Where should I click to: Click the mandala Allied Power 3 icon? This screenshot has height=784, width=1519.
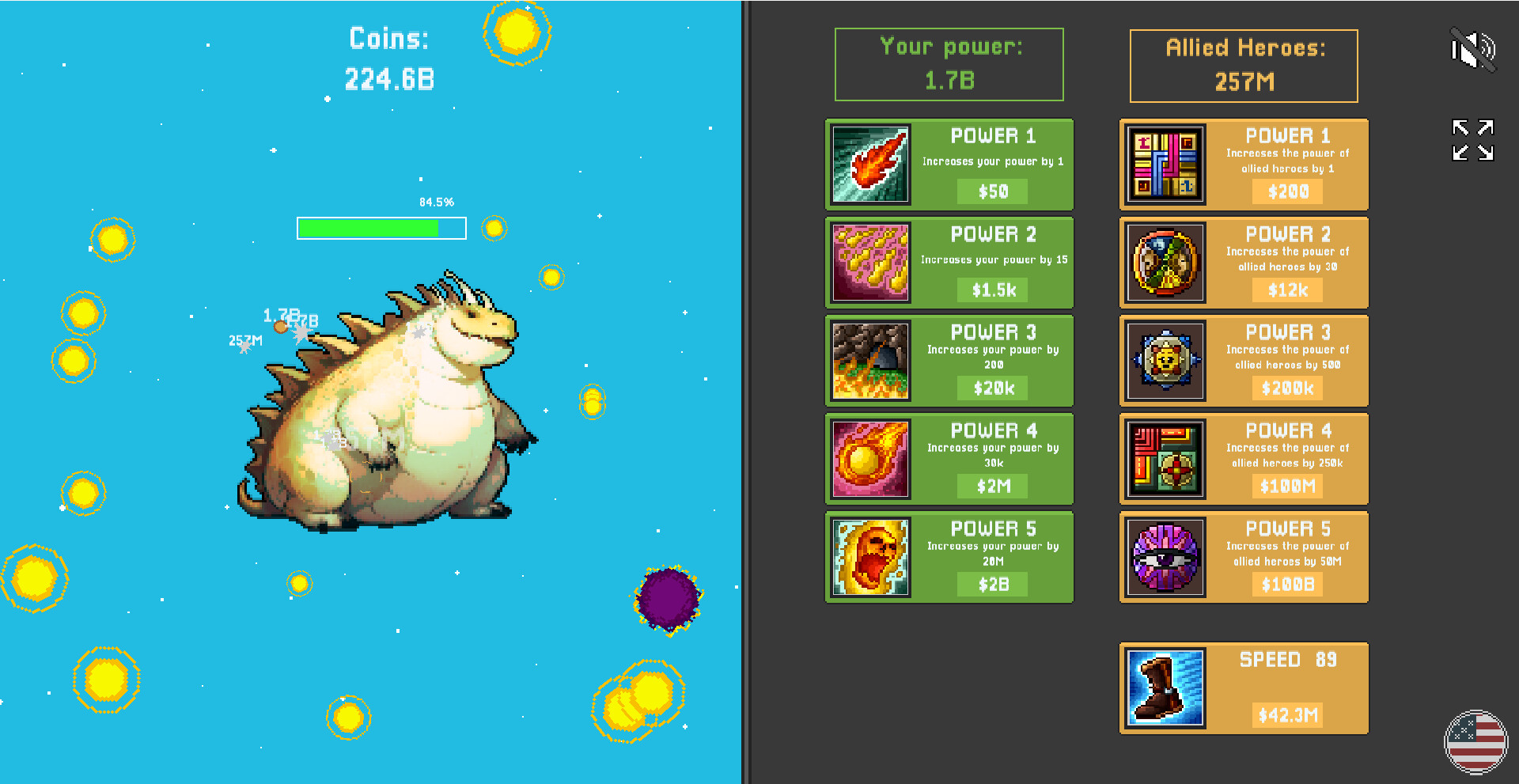[x=1165, y=361]
